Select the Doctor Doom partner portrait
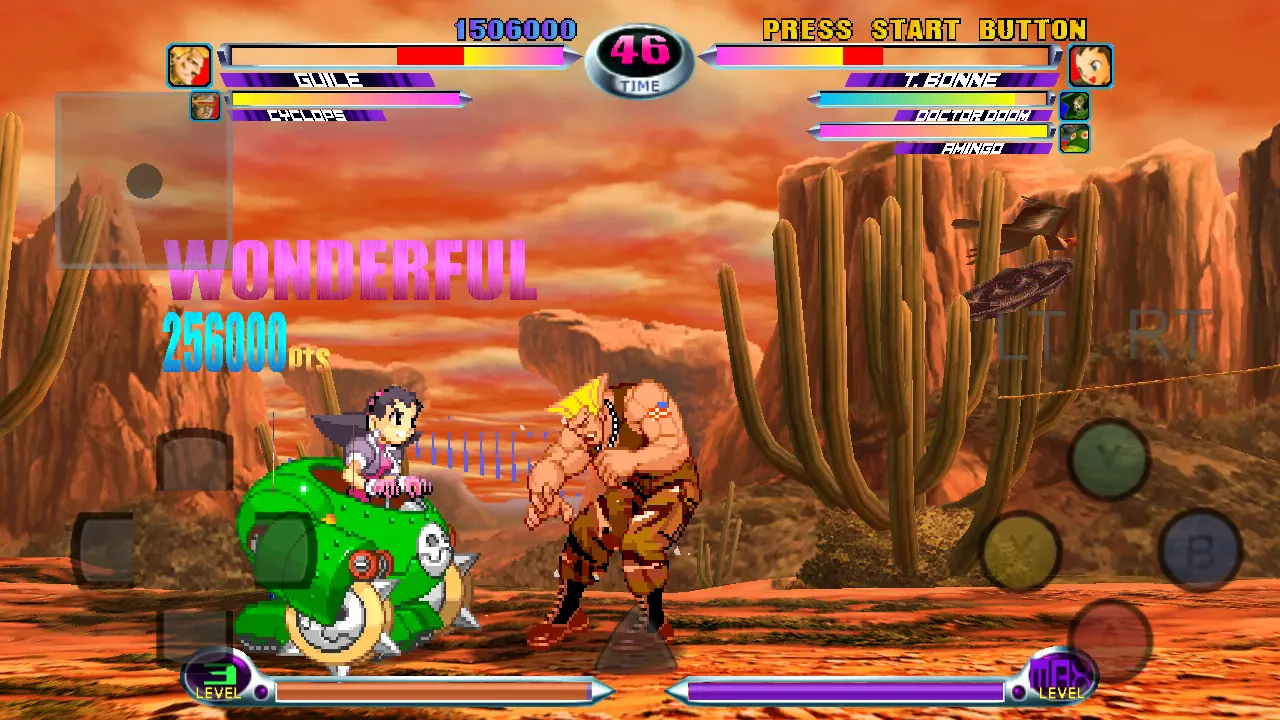Screen dimensions: 1280x720 point(1074,105)
